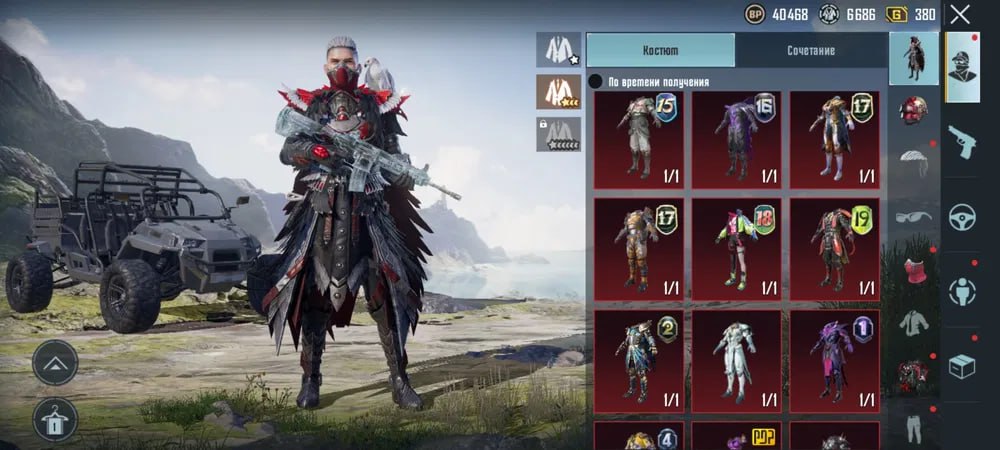Open the crate box section
The image size is (1000, 450).
pos(963,367)
